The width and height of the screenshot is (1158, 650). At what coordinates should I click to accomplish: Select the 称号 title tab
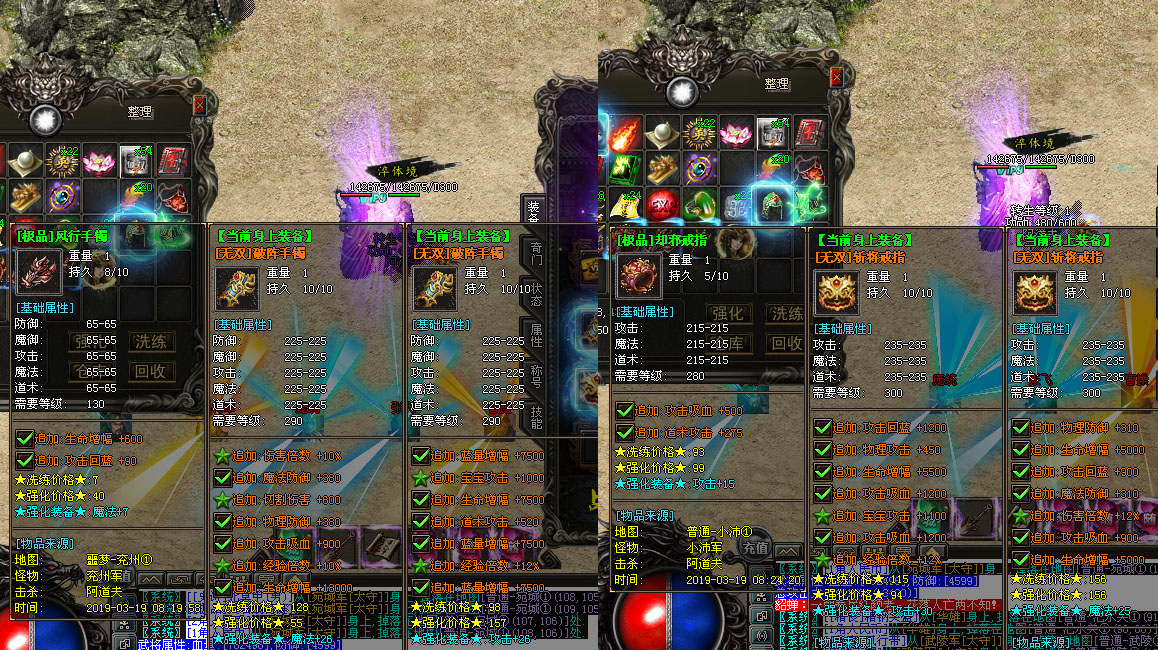[535, 377]
